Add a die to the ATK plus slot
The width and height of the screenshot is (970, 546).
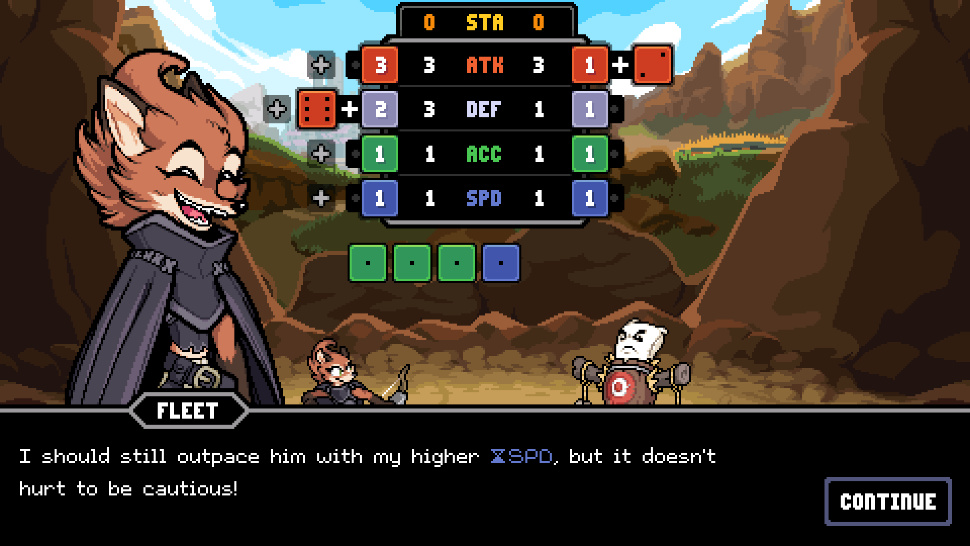coord(321,66)
